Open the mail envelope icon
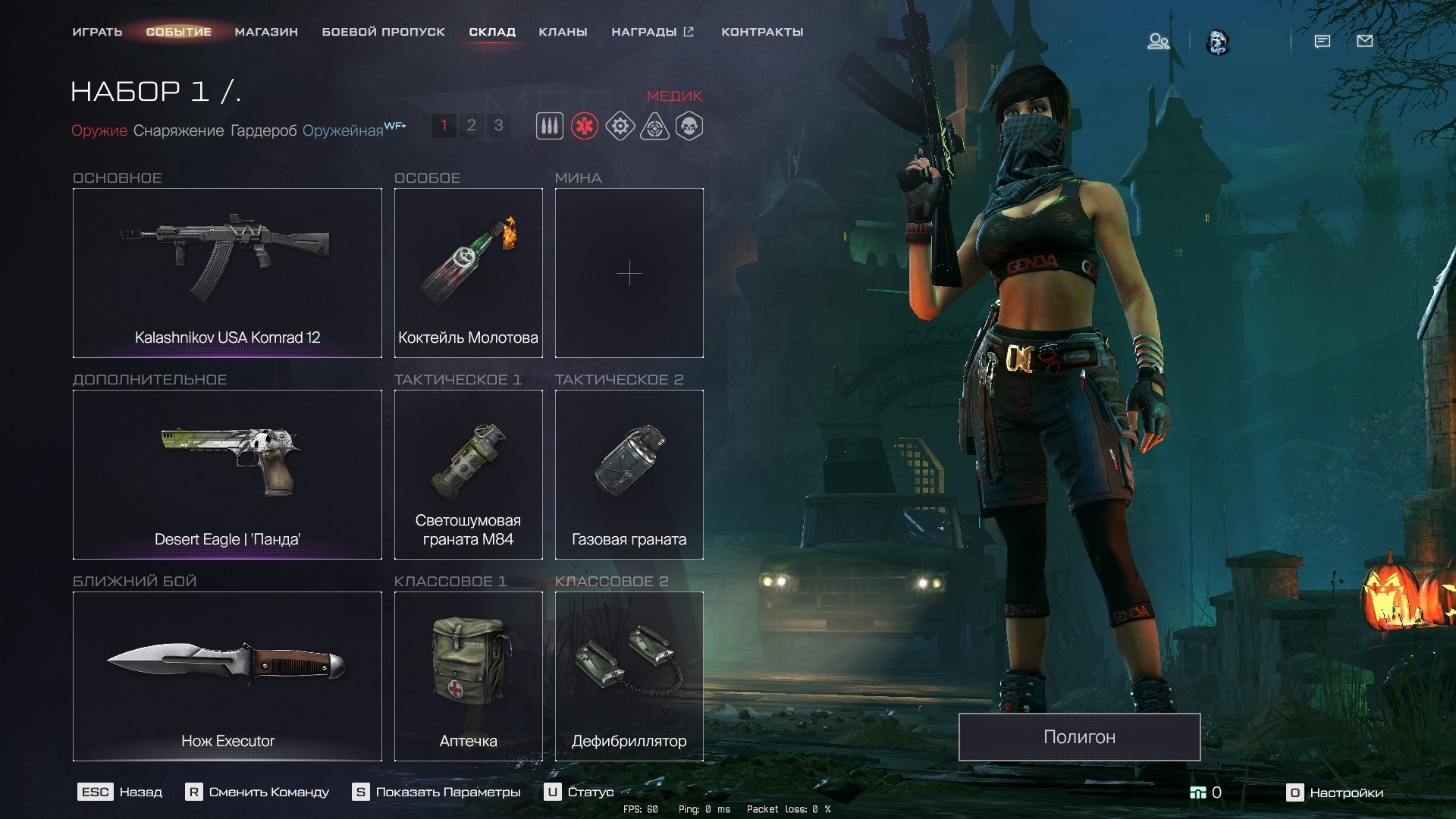This screenshot has width=1456, height=819. 1364,41
